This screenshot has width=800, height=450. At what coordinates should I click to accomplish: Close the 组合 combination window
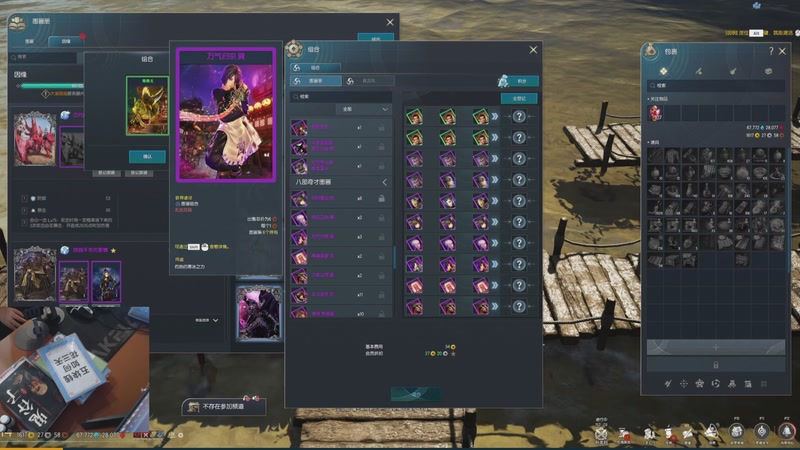(534, 49)
